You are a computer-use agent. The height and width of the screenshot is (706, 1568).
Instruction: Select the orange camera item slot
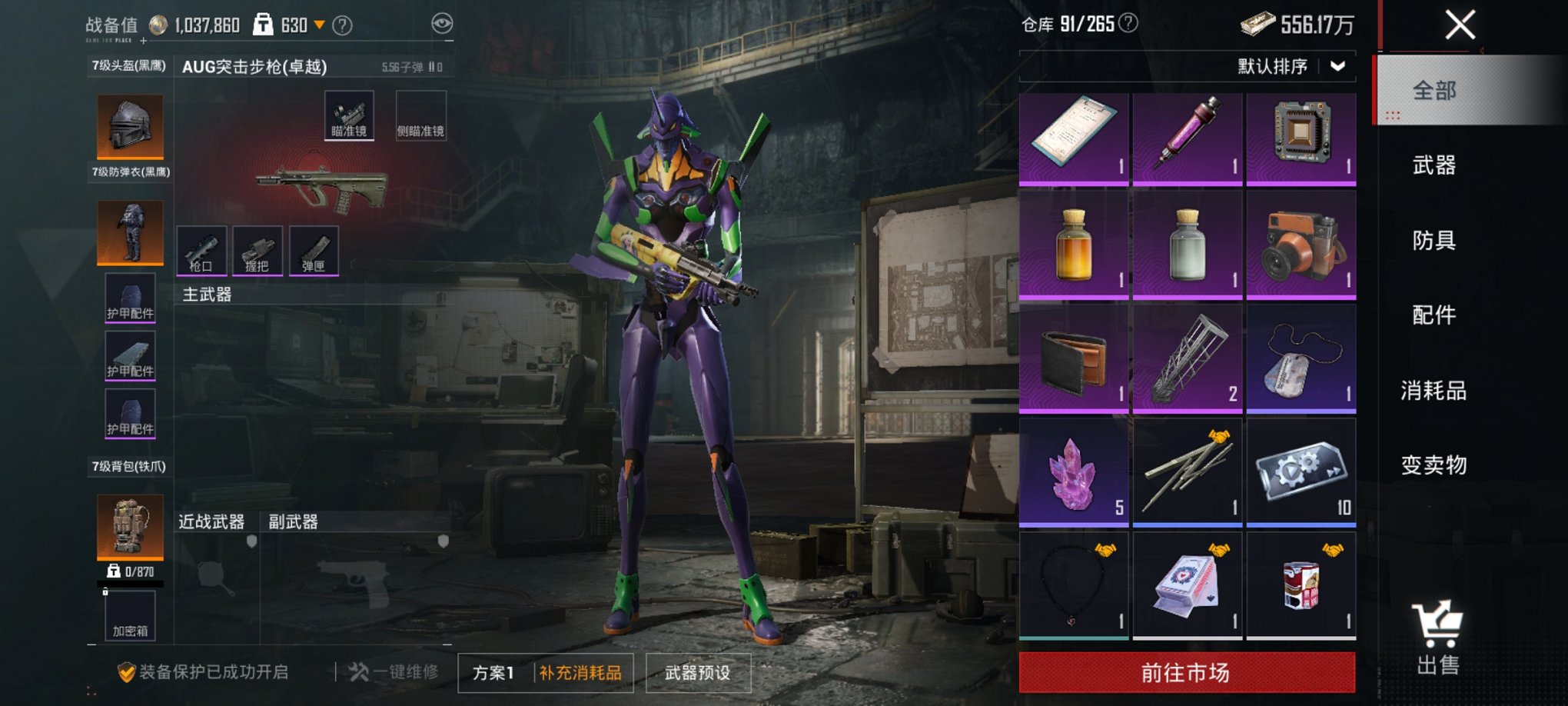[1301, 245]
